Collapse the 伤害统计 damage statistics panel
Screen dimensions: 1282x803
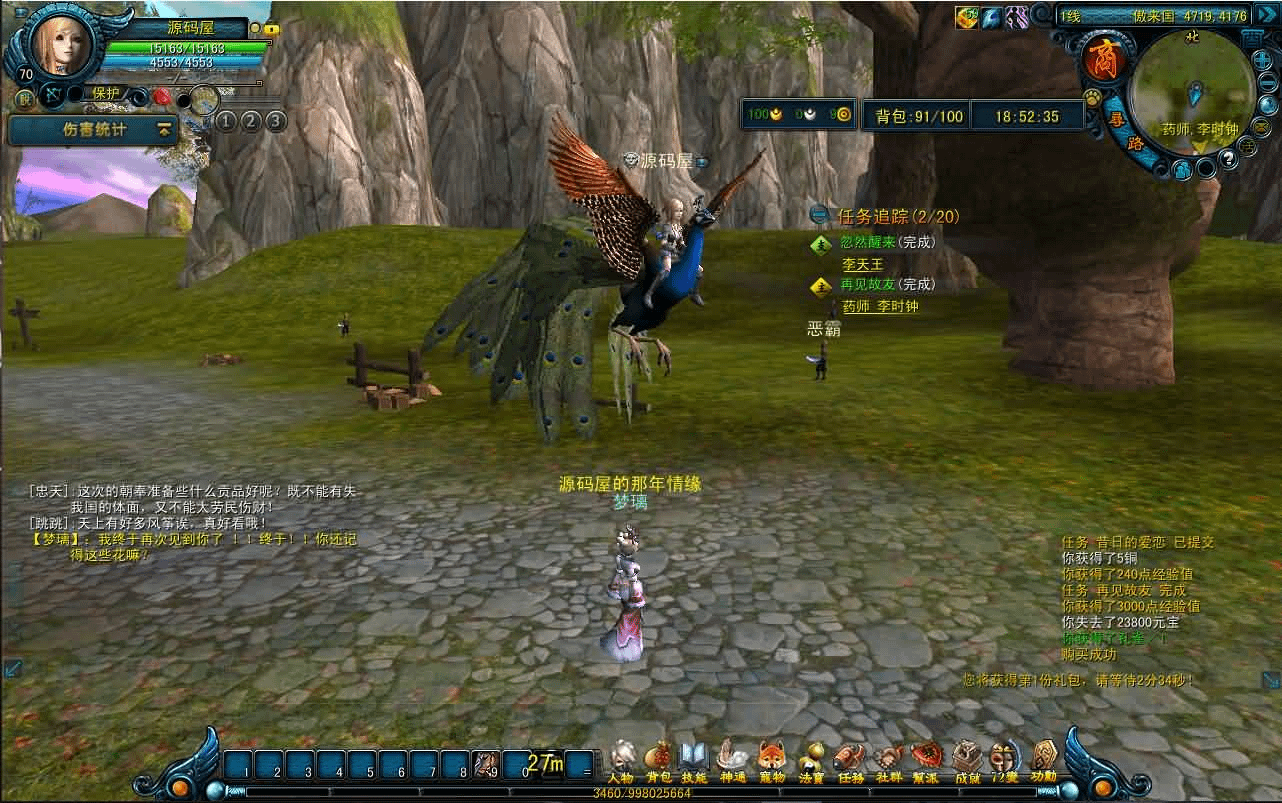click(x=164, y=130)
